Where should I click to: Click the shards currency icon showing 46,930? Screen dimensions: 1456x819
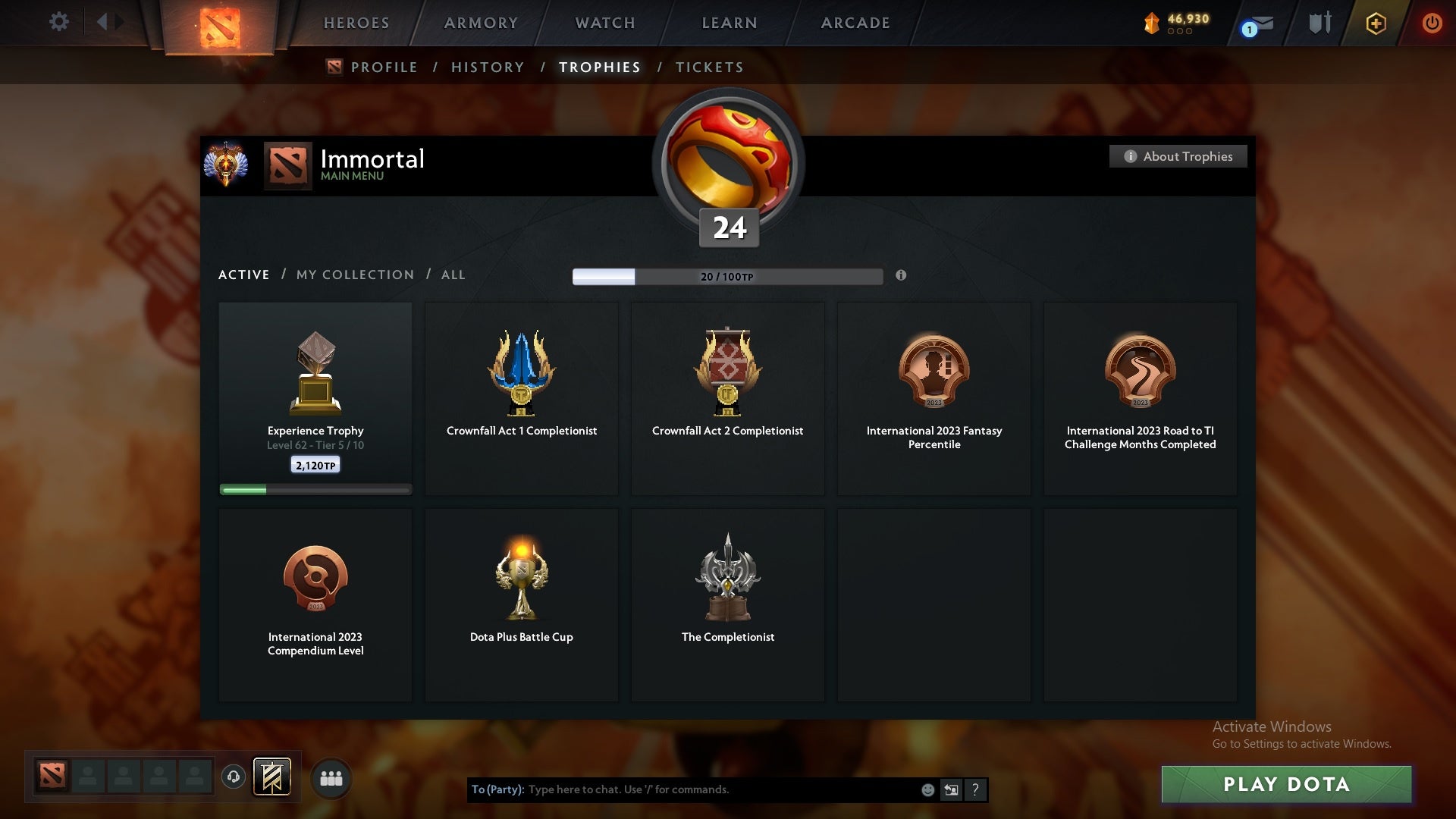pyautogui.click(x=1153, y=23)
